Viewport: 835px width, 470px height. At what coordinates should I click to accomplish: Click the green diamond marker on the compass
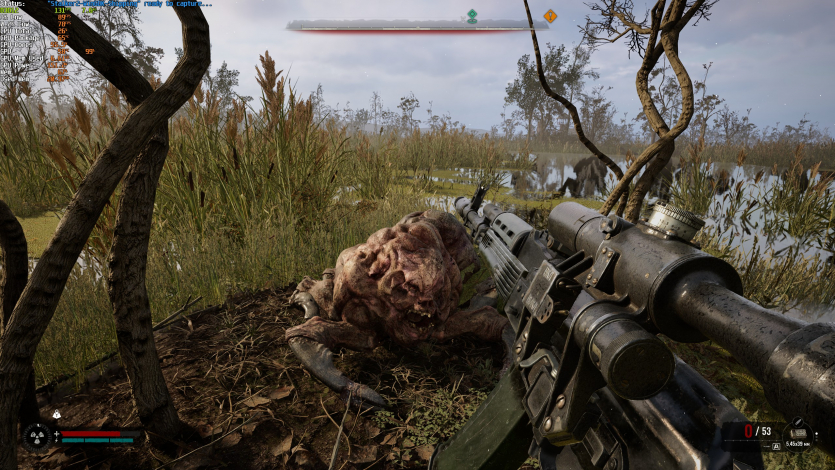tap(472, 15)
